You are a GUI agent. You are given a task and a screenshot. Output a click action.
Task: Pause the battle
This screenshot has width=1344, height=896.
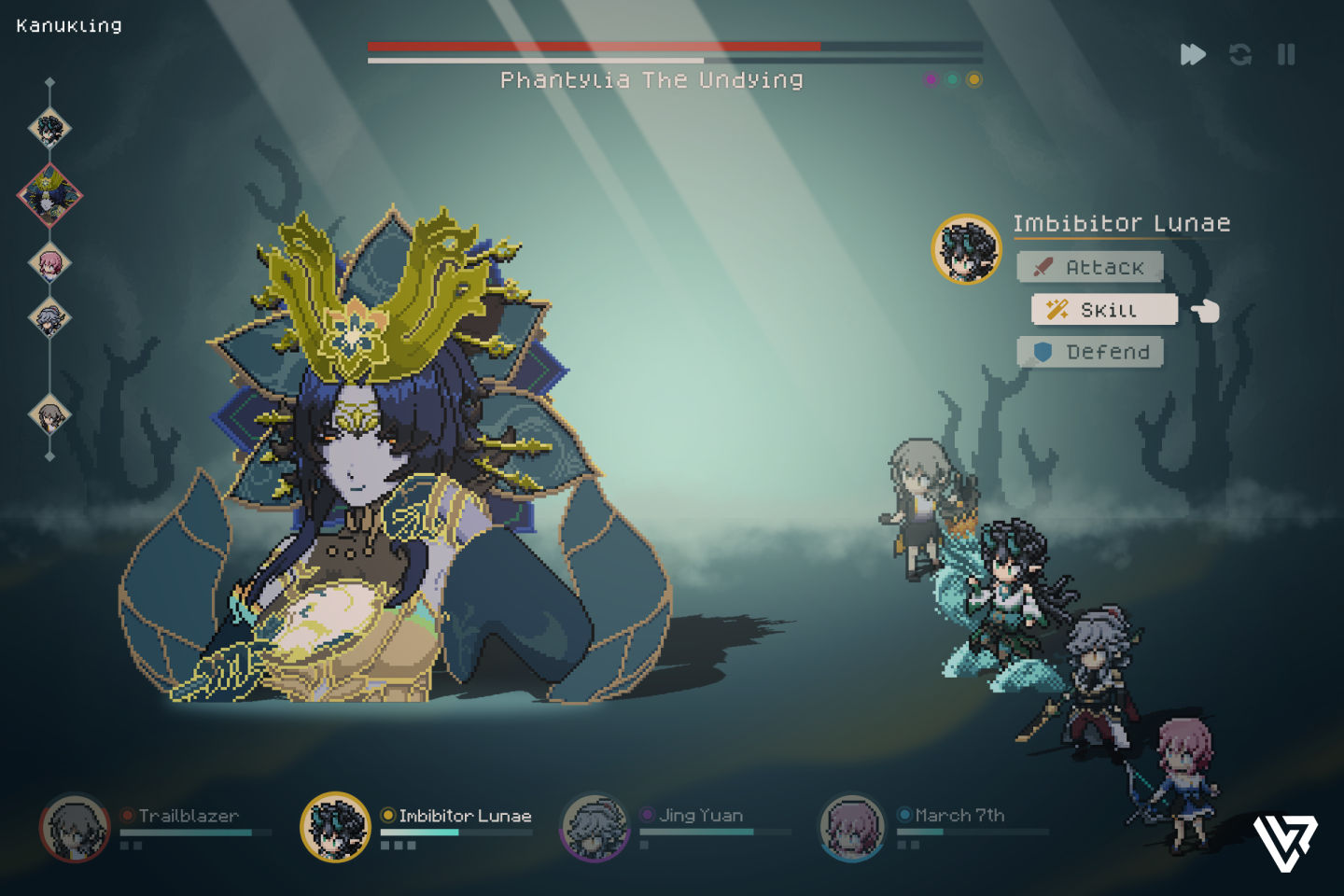pos(1286,55)
